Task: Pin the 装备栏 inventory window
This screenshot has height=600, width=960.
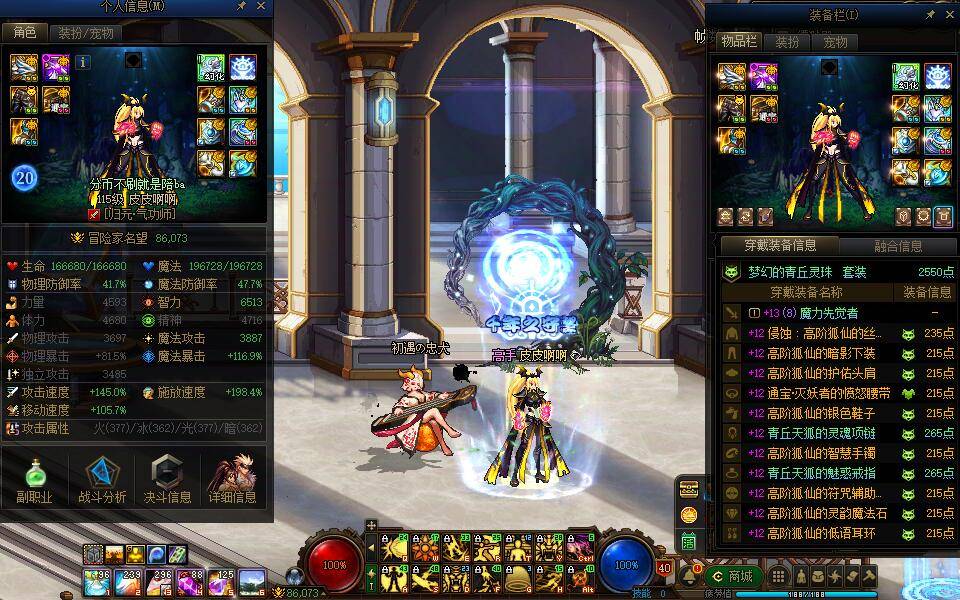Action: [x=930, y=15]
